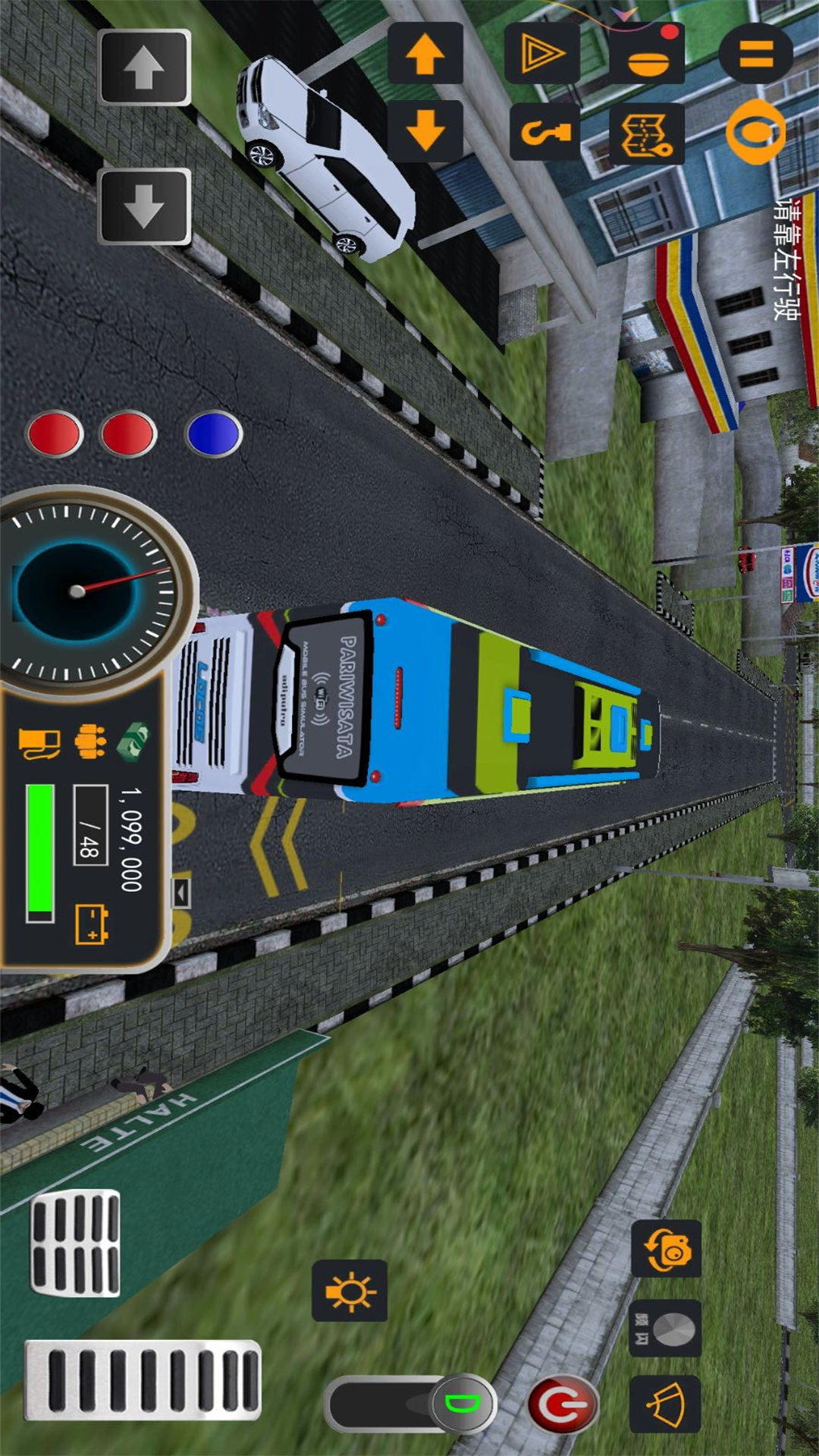Screen dimensions: 819x1456
Task: Toggle the hazard triangle lights
Action: point(541,53)
